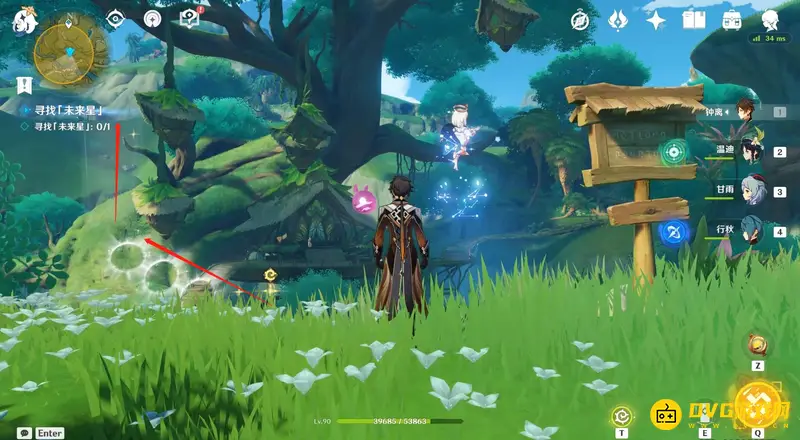Open the backpack inventory
800x440 pixels.
tap(732, 20)
